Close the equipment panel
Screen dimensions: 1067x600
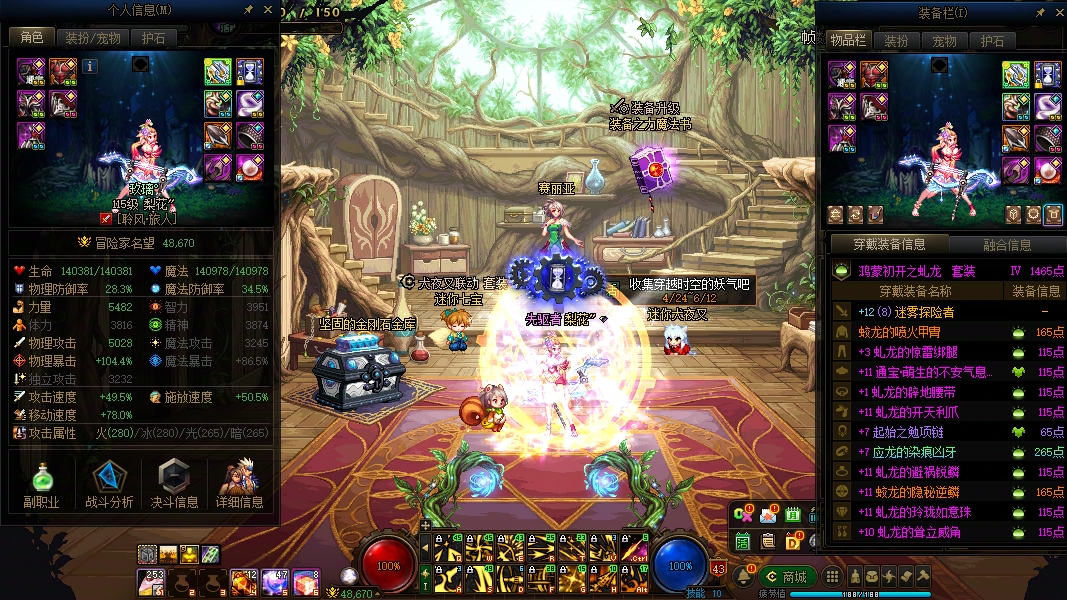1057,13
